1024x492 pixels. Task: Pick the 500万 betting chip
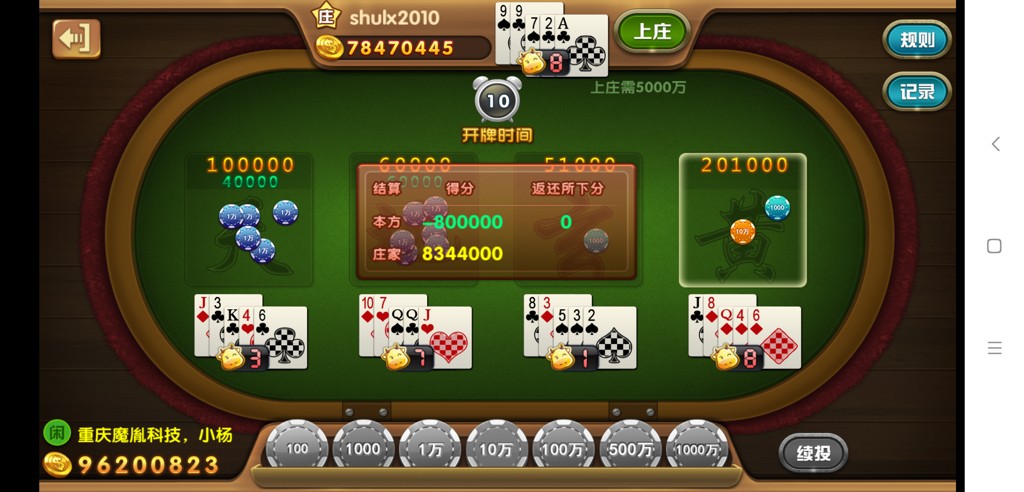click(x=630, y=449)
